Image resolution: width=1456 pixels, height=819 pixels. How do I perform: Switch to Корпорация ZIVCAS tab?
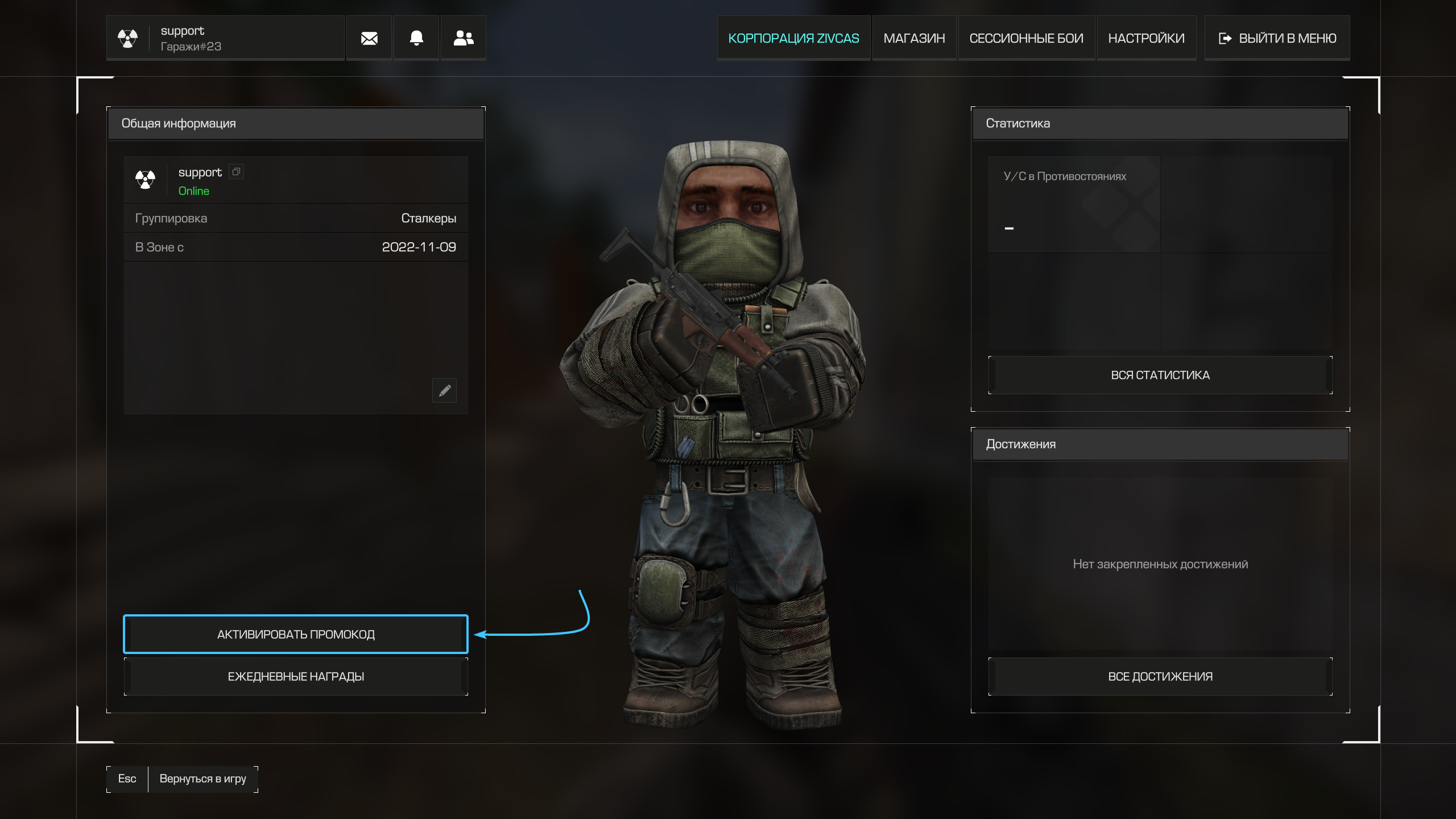pos(793,38)
